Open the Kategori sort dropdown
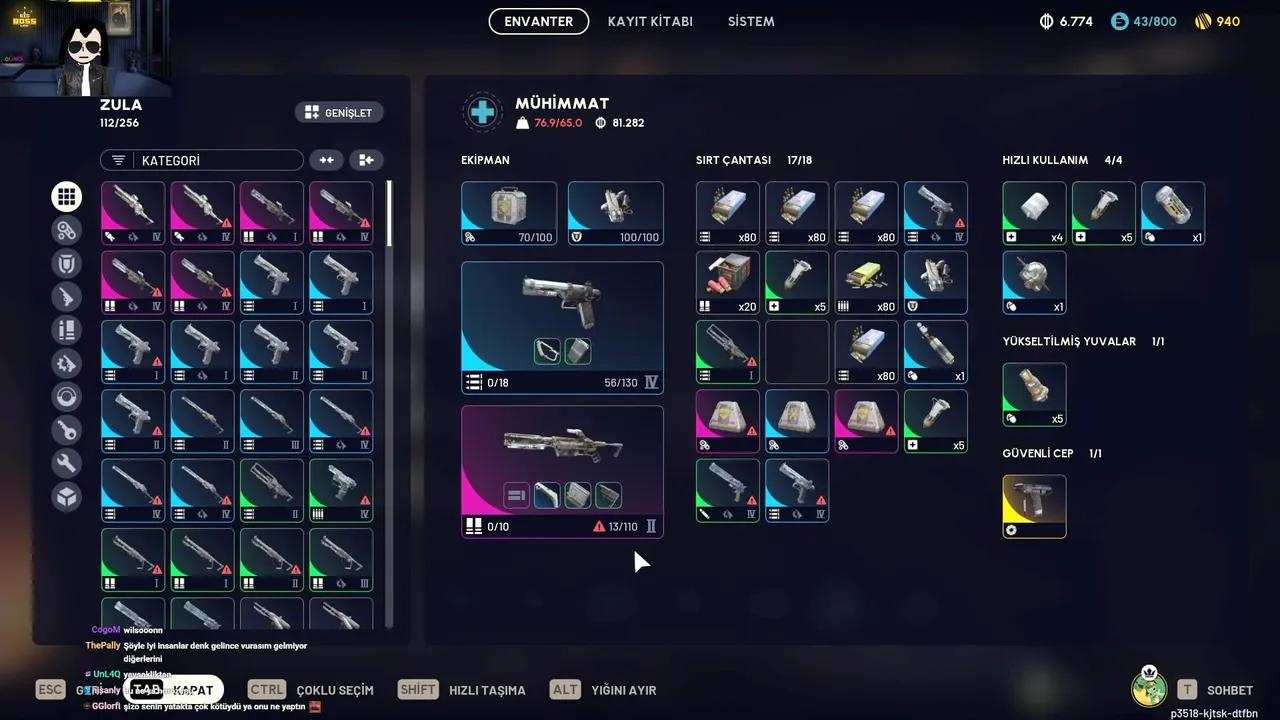Viewport: 1280px width, 720px height. 202,160
